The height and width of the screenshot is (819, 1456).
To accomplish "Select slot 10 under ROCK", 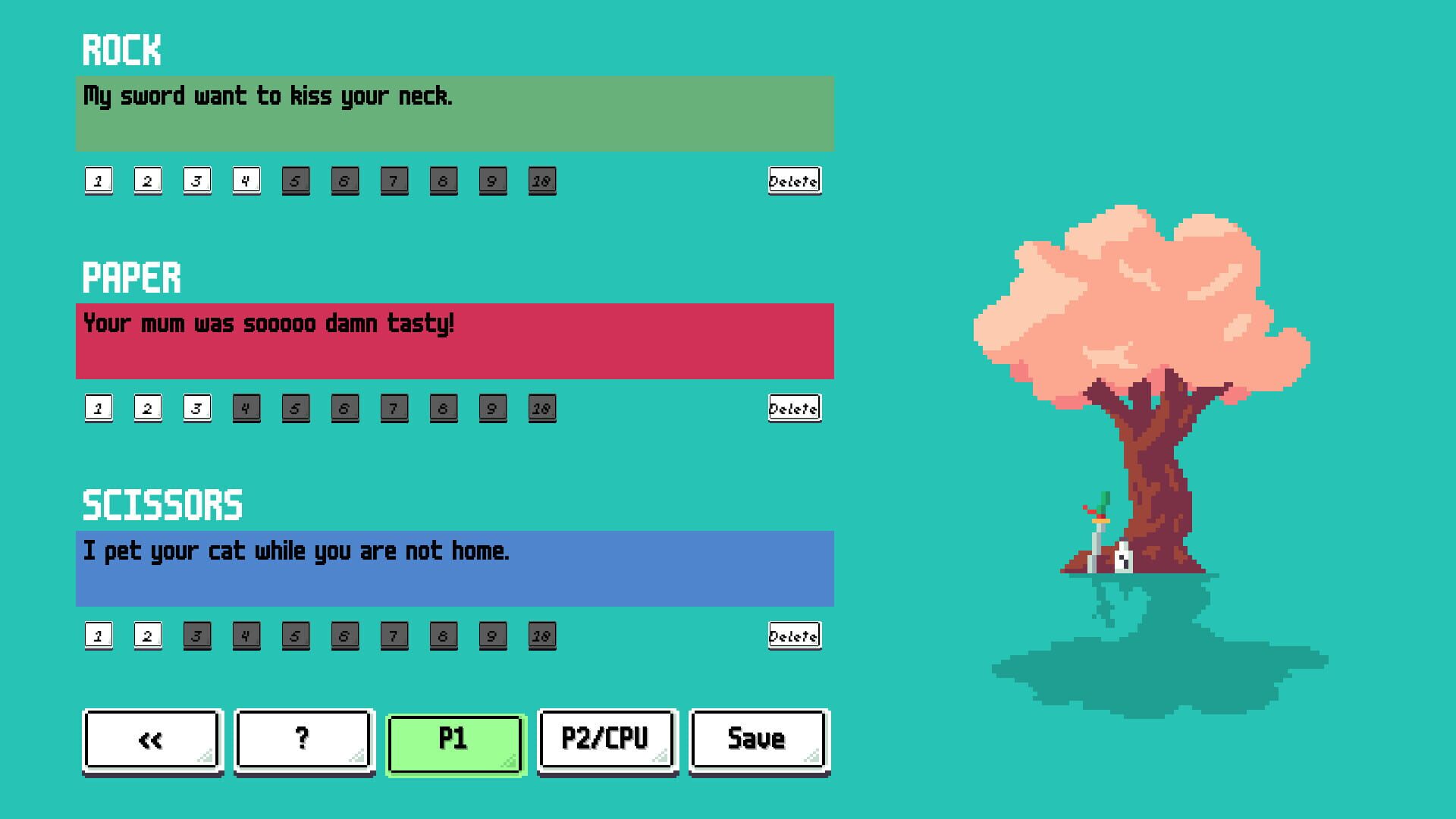I will pos(542,180).
